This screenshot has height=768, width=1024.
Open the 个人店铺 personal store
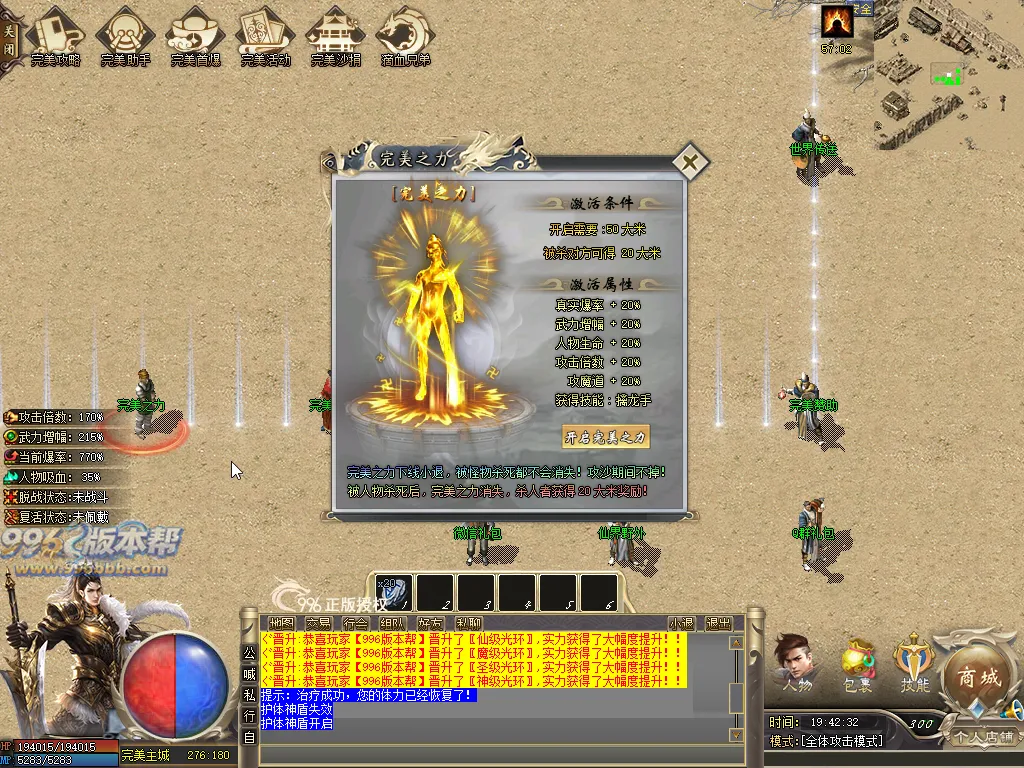(983, 737)
